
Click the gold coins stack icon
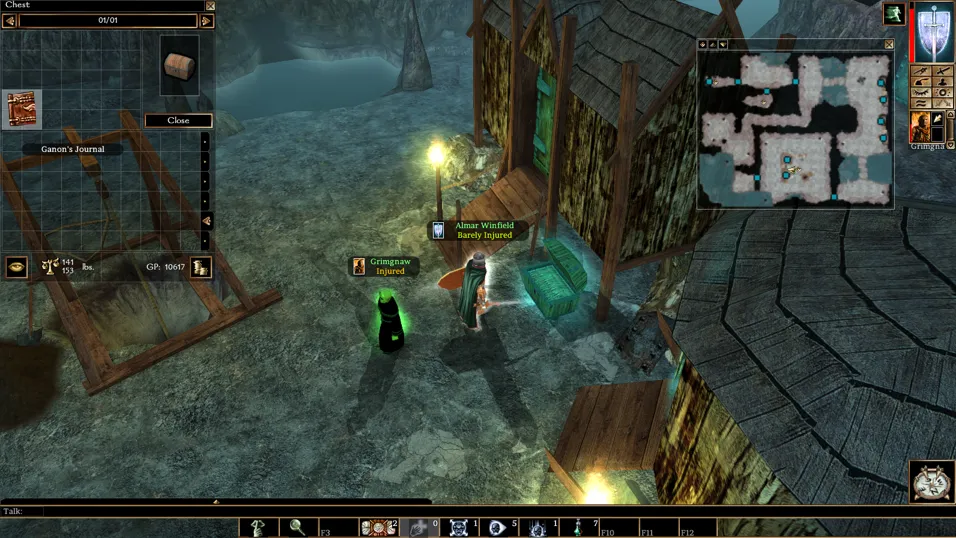pyautogui.click(x=201, y=267)
